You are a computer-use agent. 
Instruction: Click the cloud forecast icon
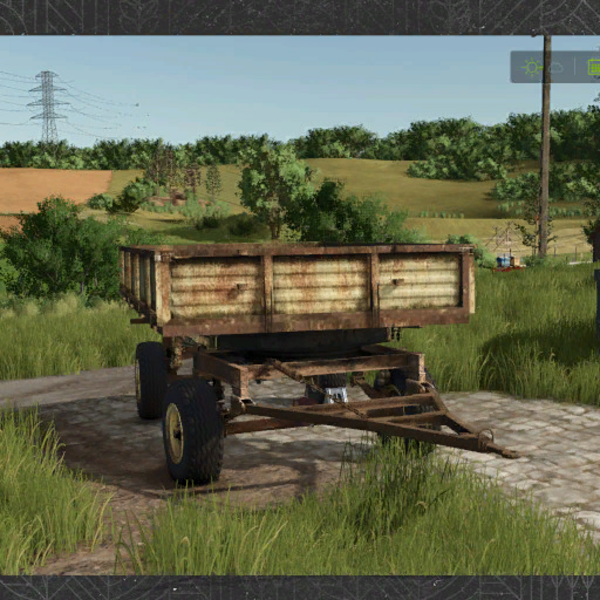pyautogui.click(x=557, y=67)
